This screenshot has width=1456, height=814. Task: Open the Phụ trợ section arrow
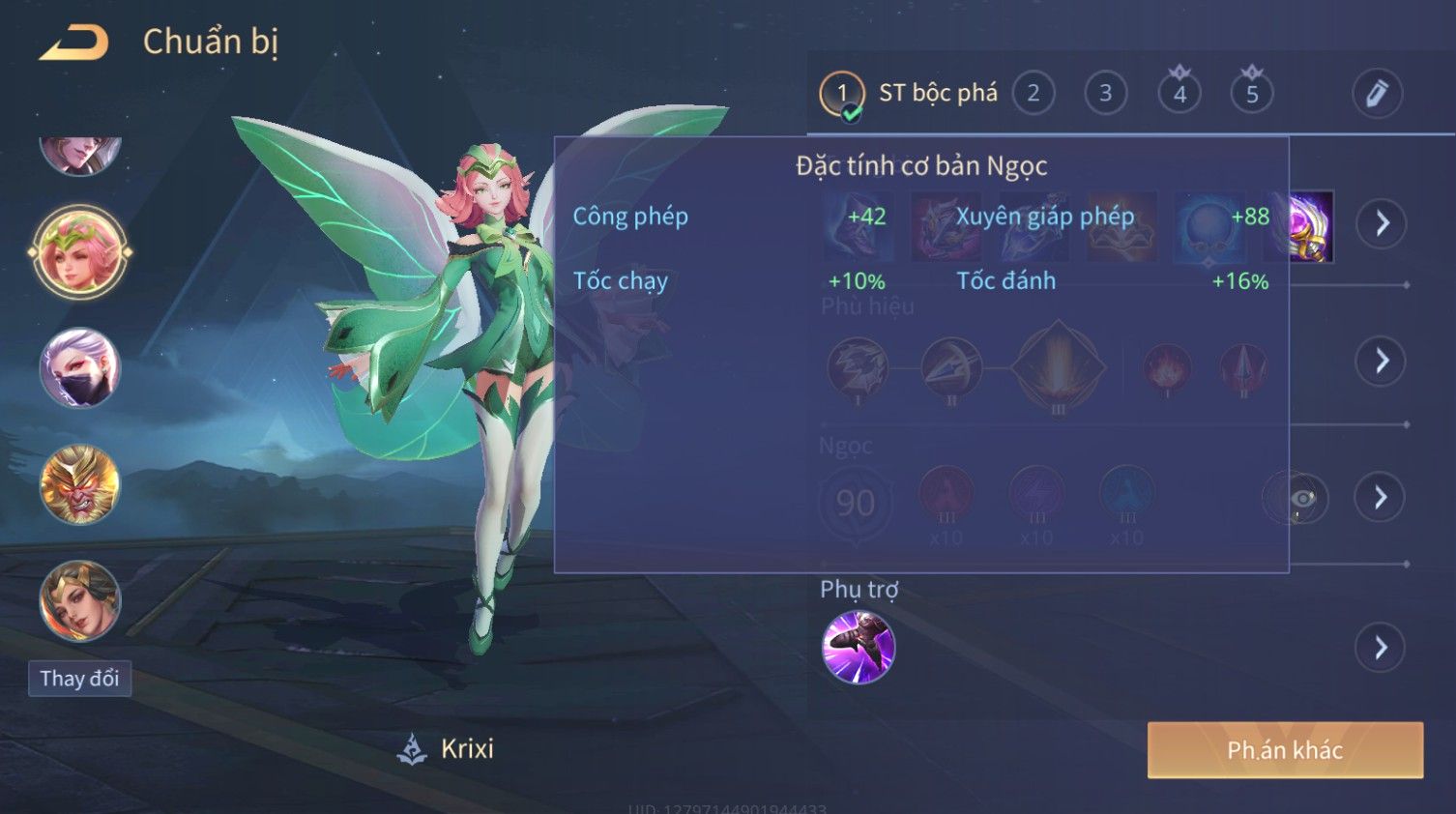(1380, 648)
